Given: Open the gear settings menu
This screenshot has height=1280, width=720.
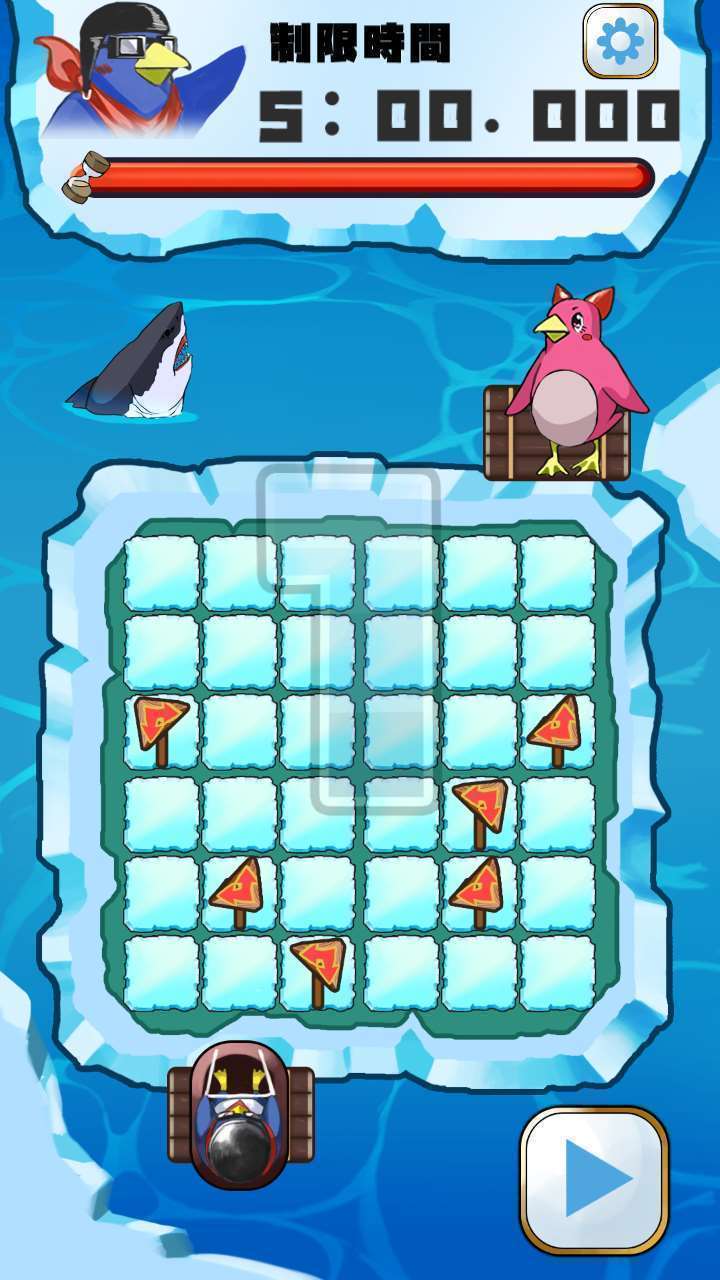Looking at the screenshot, I should (620, 41).
